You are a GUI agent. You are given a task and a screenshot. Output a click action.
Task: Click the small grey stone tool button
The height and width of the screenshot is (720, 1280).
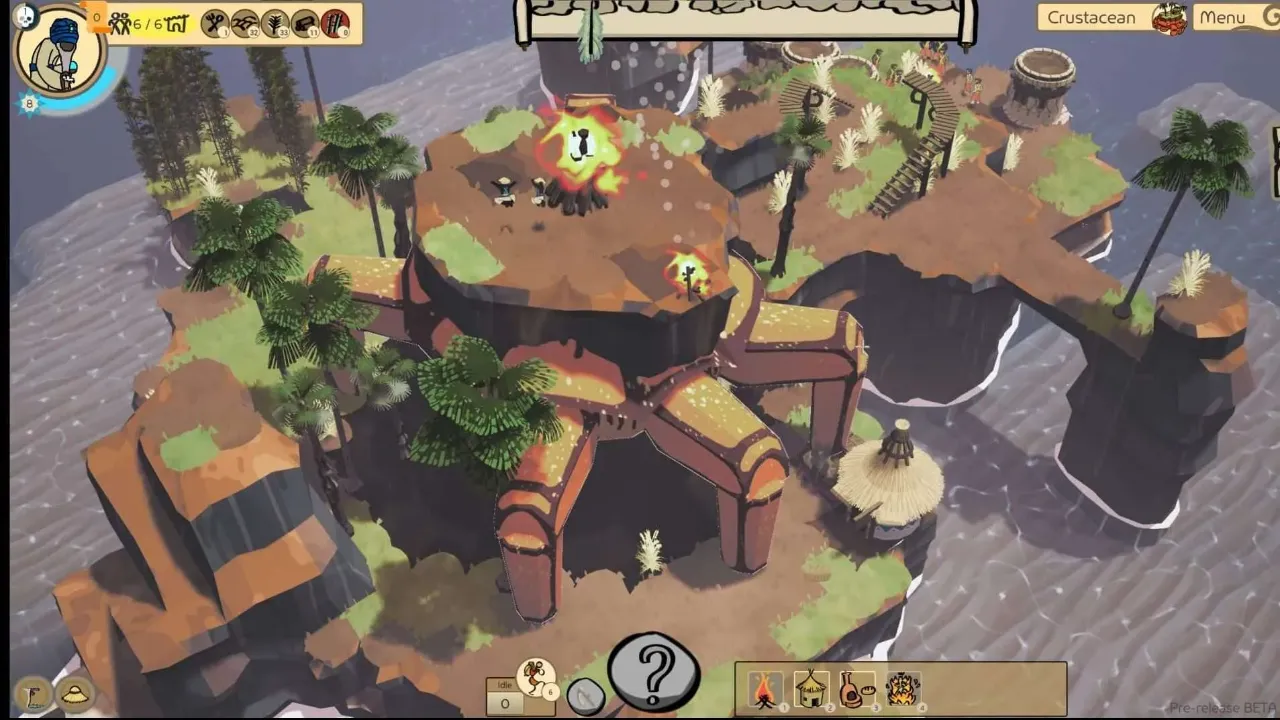pyautogui.click(x=585, y=697)
